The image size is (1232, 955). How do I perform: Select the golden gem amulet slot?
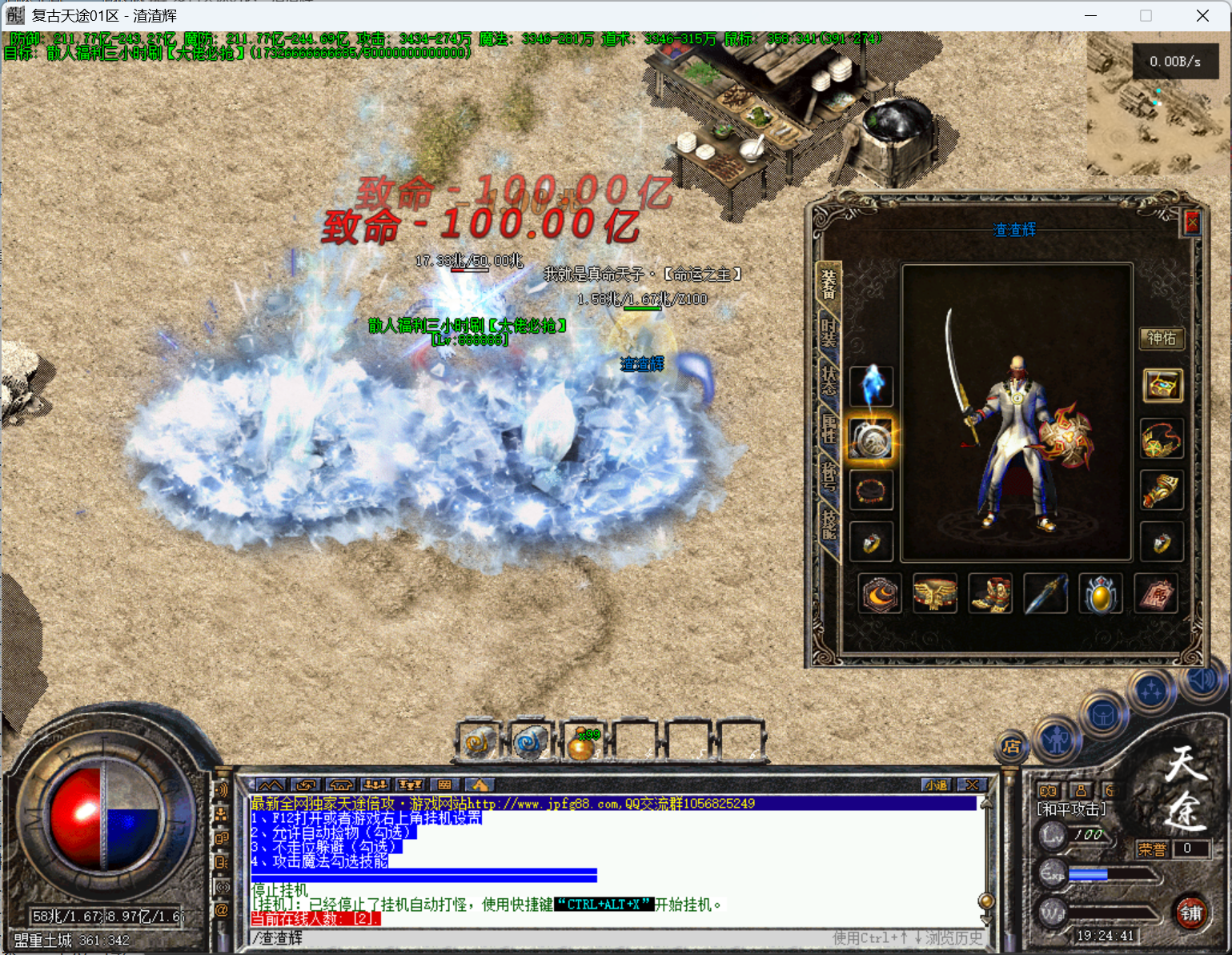(1101, 594)
